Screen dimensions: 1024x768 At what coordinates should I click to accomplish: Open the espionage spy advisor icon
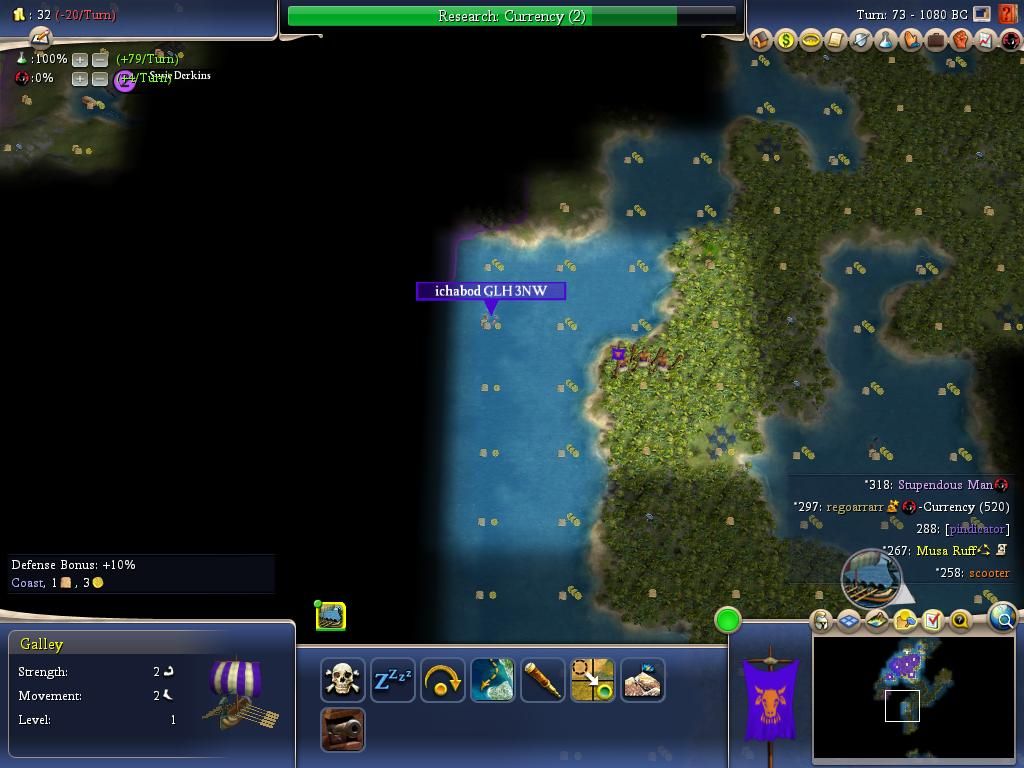point(1011,41)
